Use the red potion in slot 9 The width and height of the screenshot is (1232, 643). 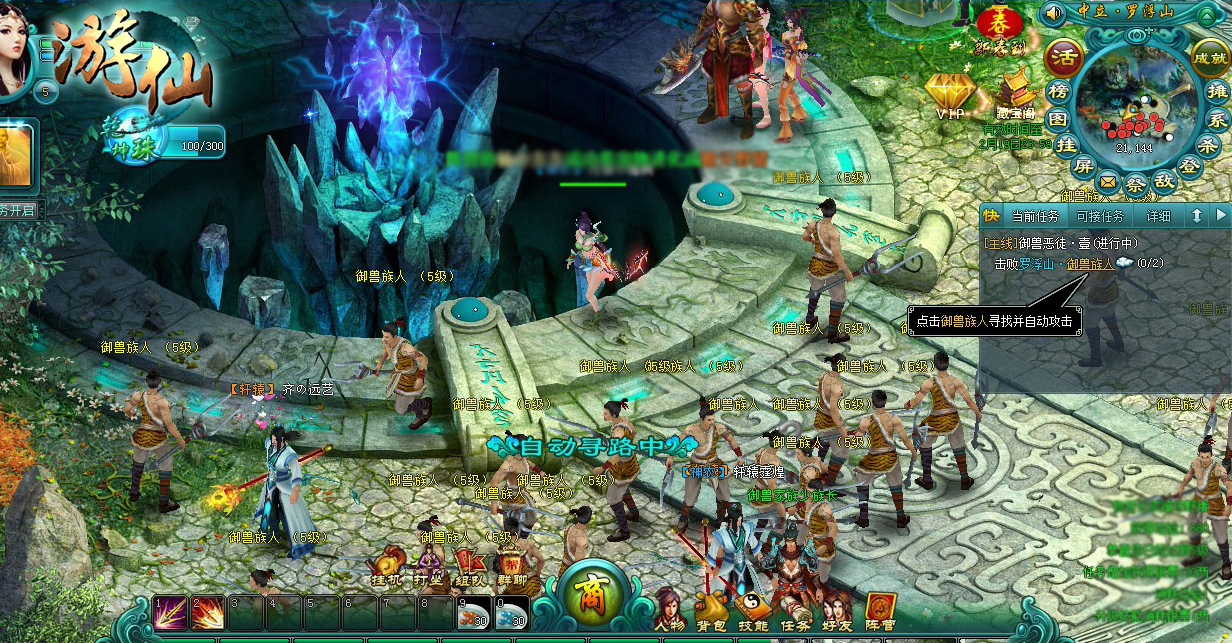click(x=473, y=611)
